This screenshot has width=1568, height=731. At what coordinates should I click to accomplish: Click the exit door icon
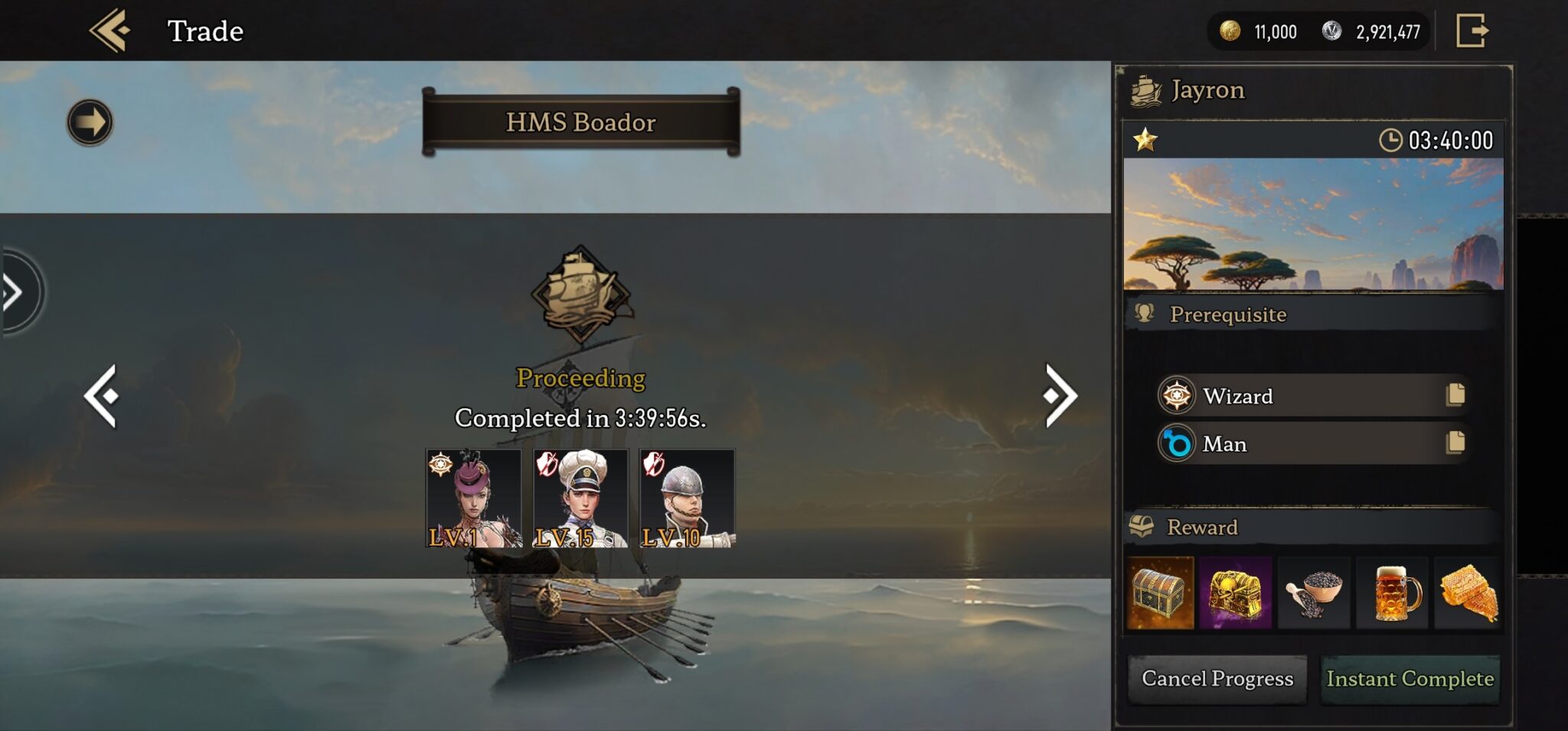pyautogui.click(x=1472, y=31)
